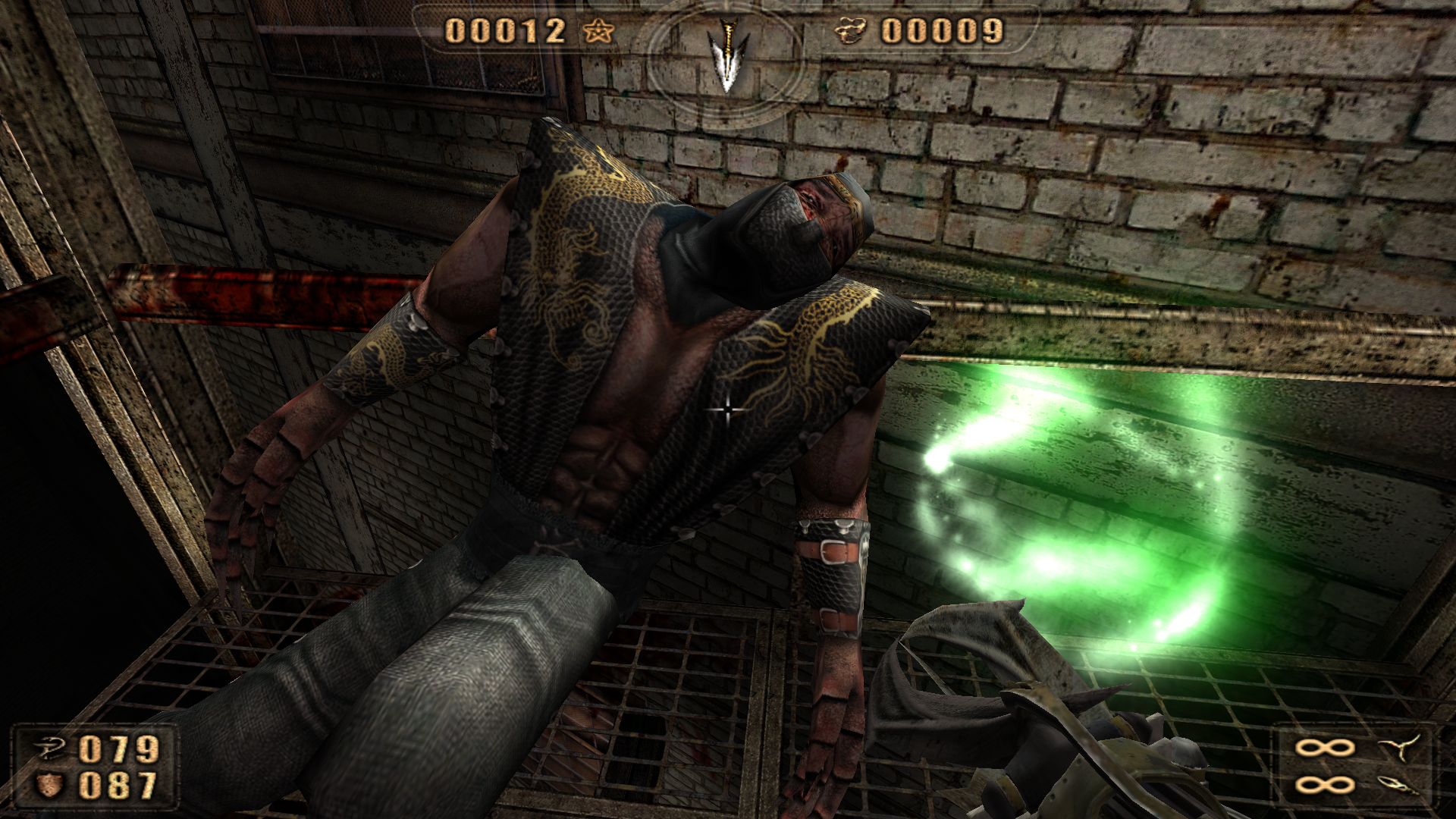Click the compass arrow at top center
The image size is (1456, 819).
[726, 55]
